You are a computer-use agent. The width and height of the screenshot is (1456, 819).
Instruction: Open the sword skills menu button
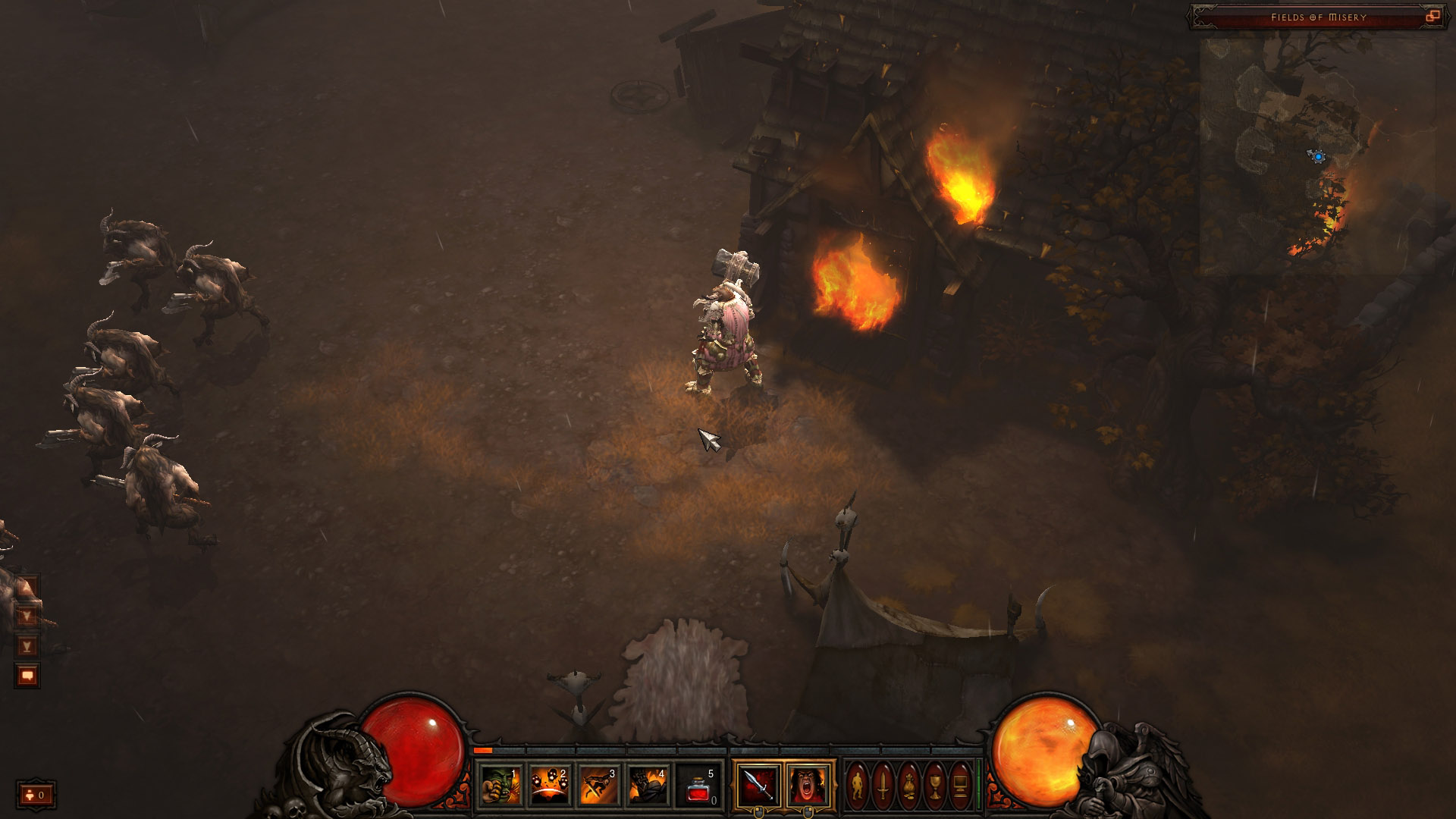(x=883, y=784)
